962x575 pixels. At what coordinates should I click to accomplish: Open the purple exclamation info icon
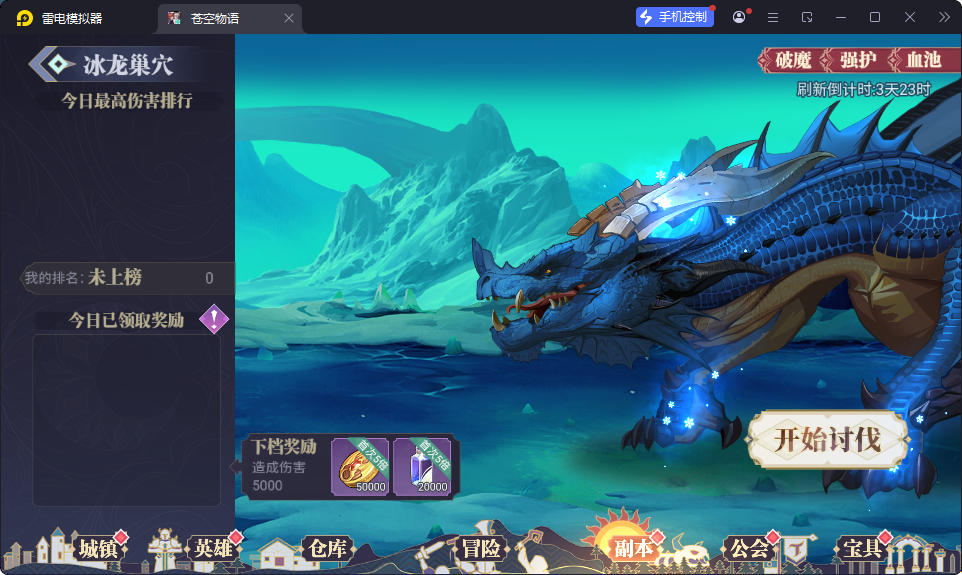[214, 319]
